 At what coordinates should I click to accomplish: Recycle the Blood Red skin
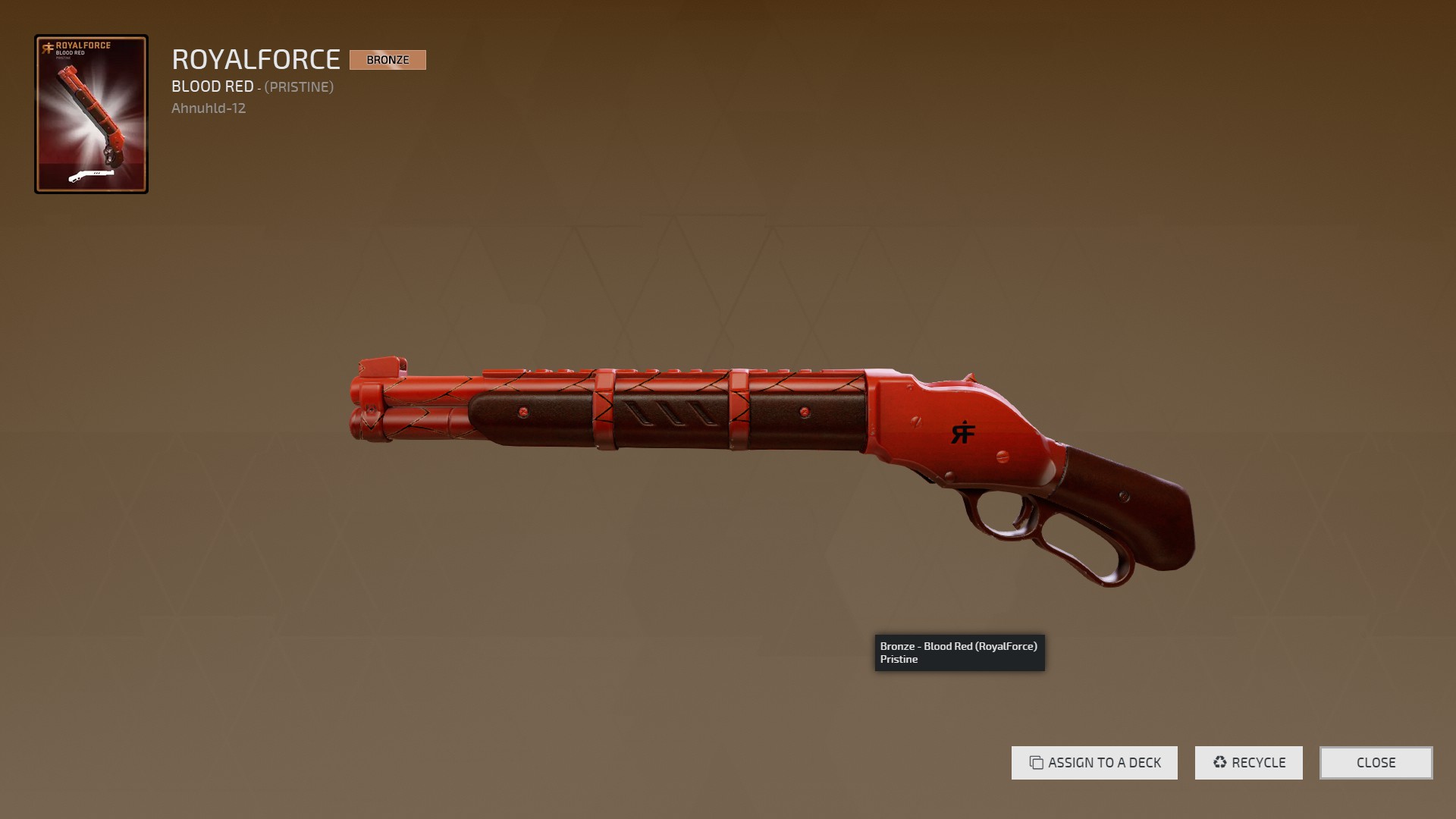(1248, 763)
